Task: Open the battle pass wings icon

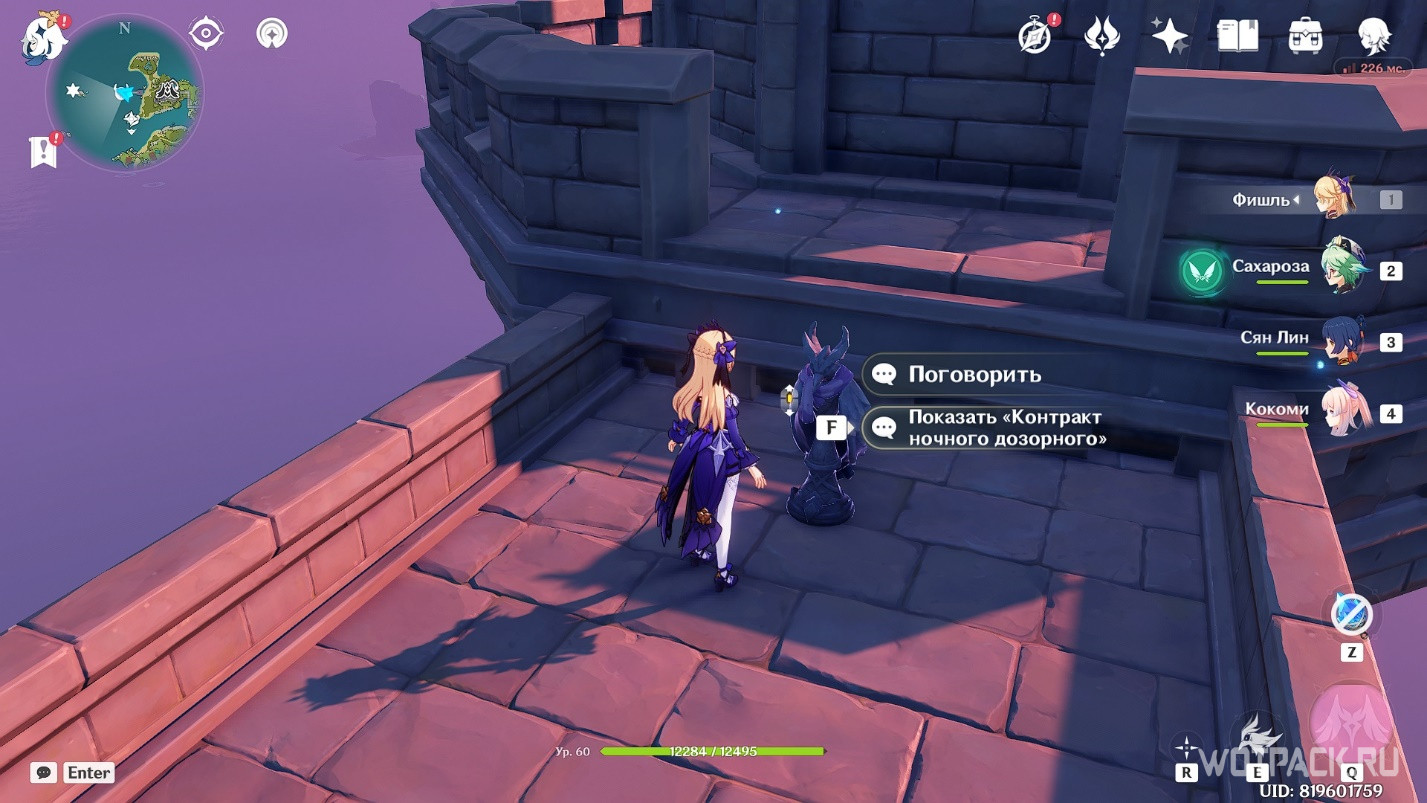Action: 1101,36
